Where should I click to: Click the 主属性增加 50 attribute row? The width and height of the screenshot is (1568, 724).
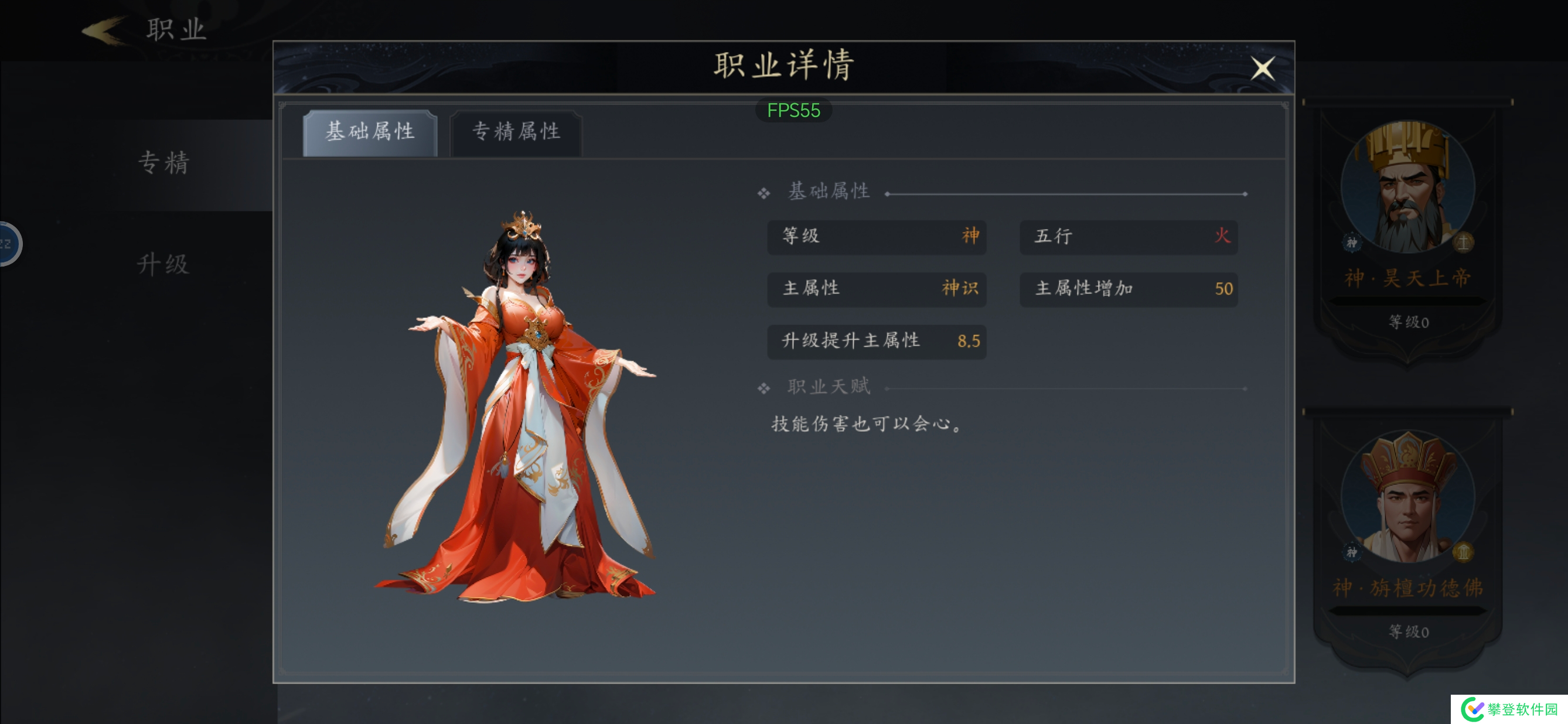[1129, 289]
